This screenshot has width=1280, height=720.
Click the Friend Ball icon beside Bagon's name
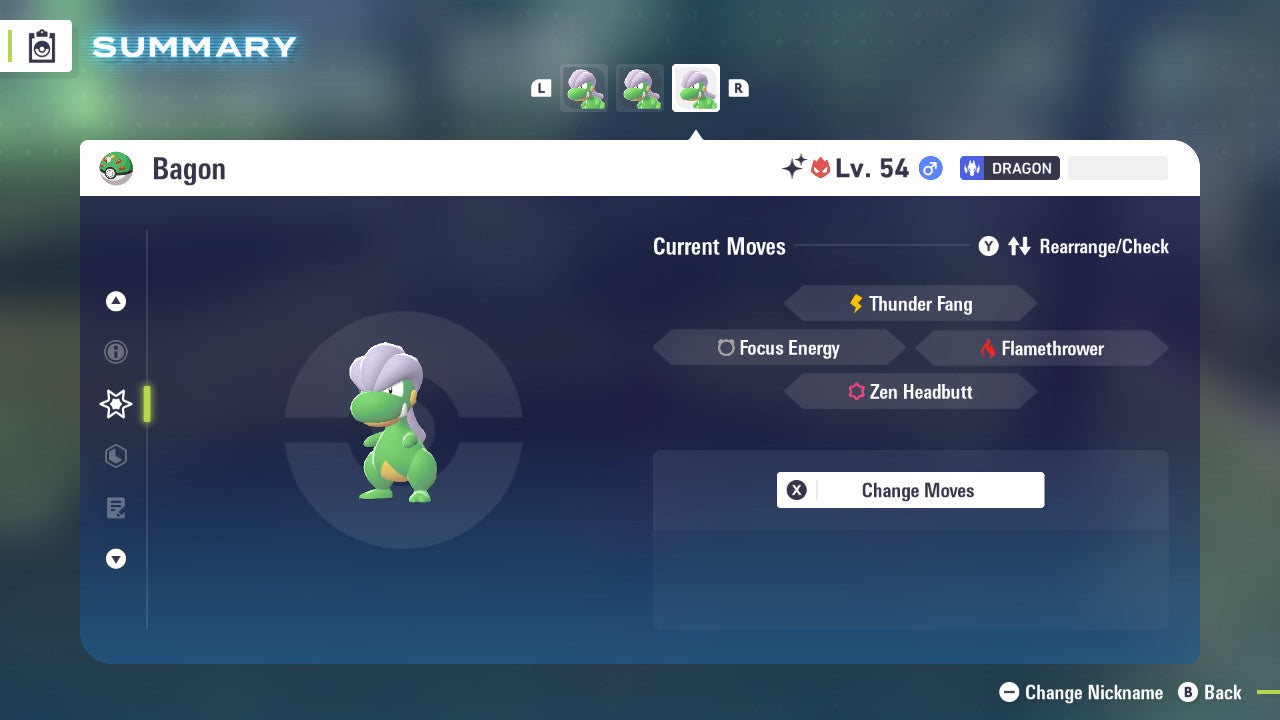coord(117,168)
